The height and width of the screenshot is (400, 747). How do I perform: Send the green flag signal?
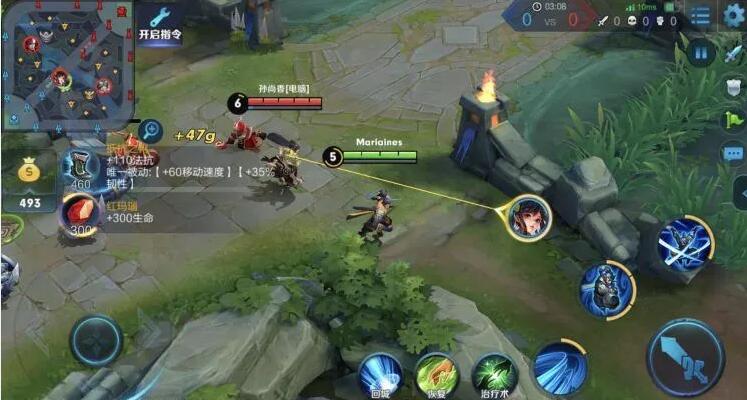733,120
